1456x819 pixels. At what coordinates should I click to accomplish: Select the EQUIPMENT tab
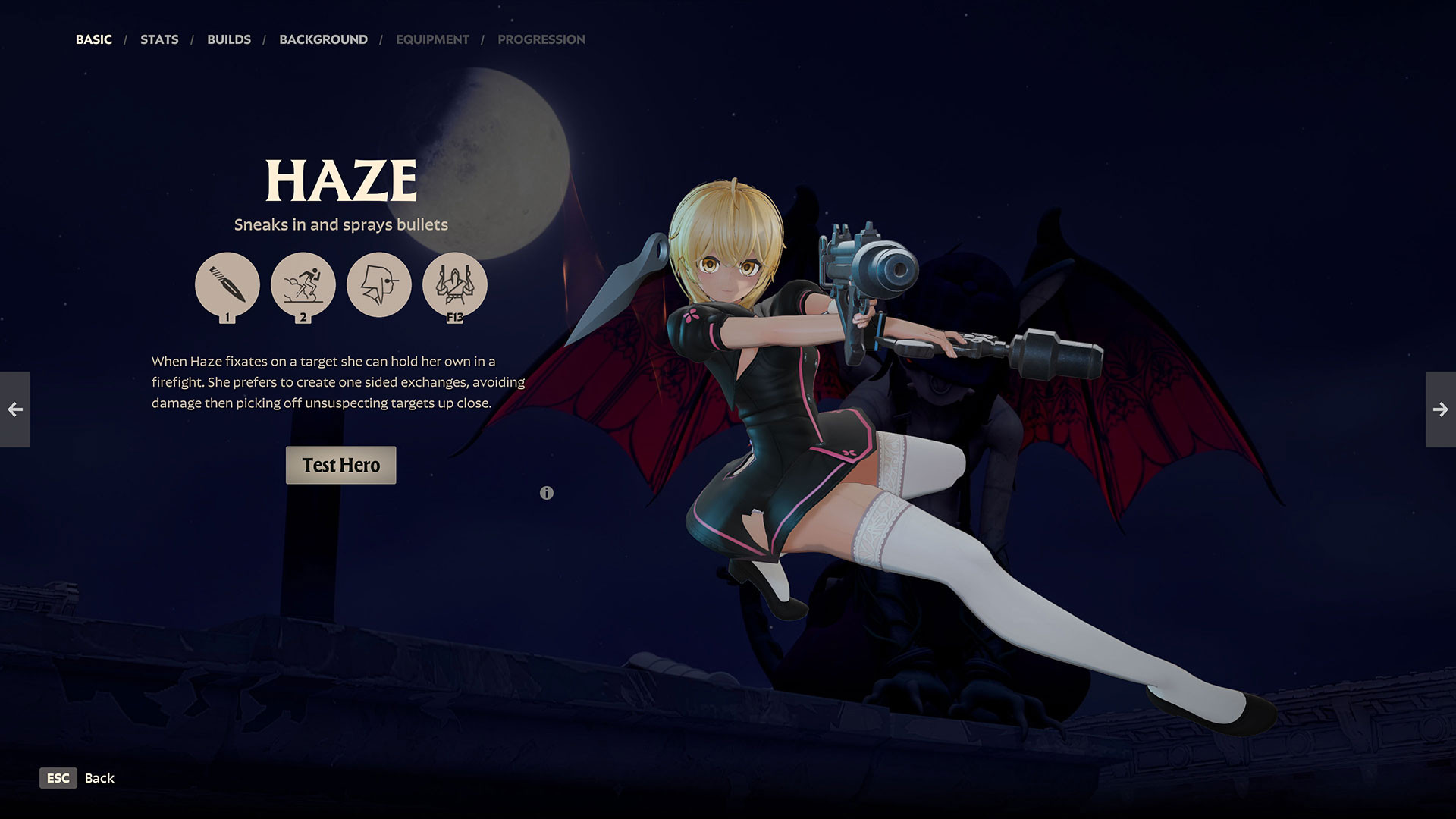coord(431,39)
